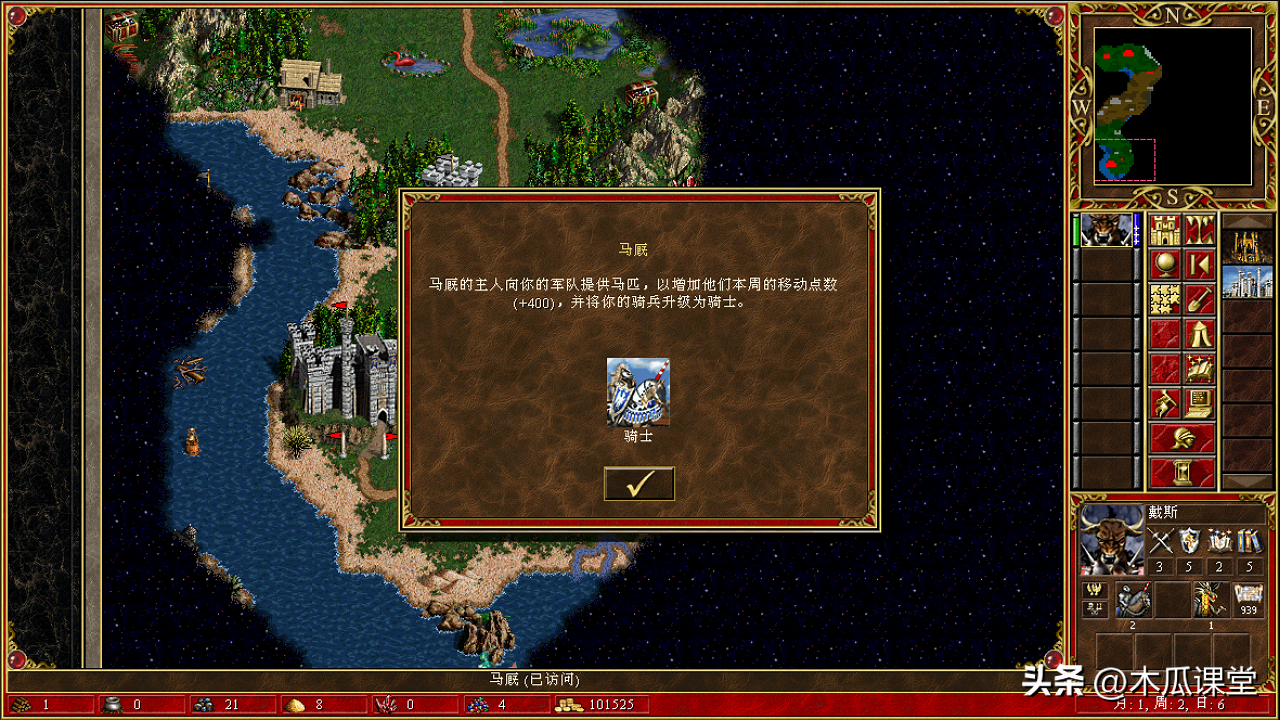
Task: Put the hero to sleep with the tent button
Action: click(x=1199, y=334)
